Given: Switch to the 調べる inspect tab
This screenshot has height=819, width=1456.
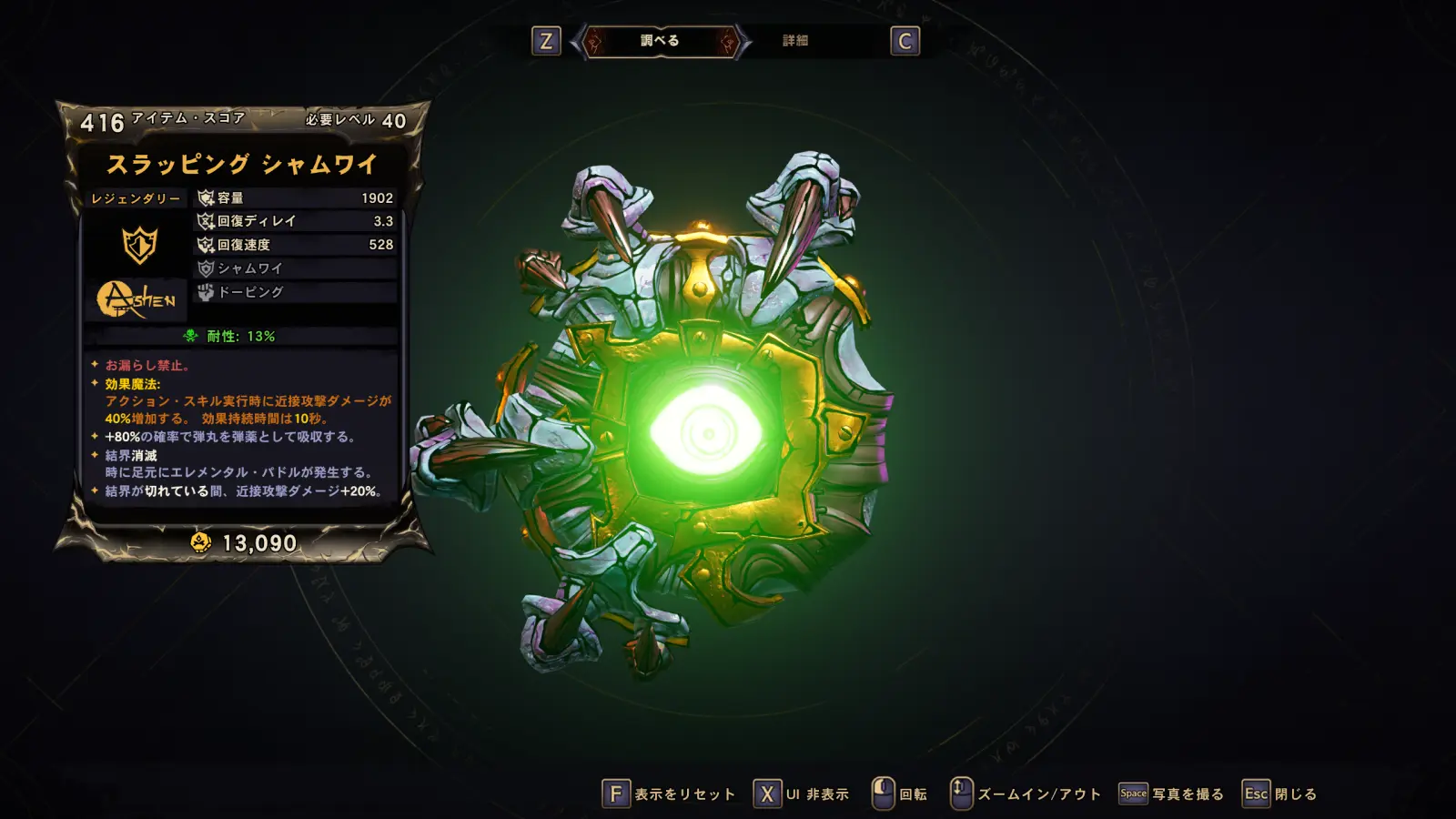Looking at the screenshot, I should [660, 41].
